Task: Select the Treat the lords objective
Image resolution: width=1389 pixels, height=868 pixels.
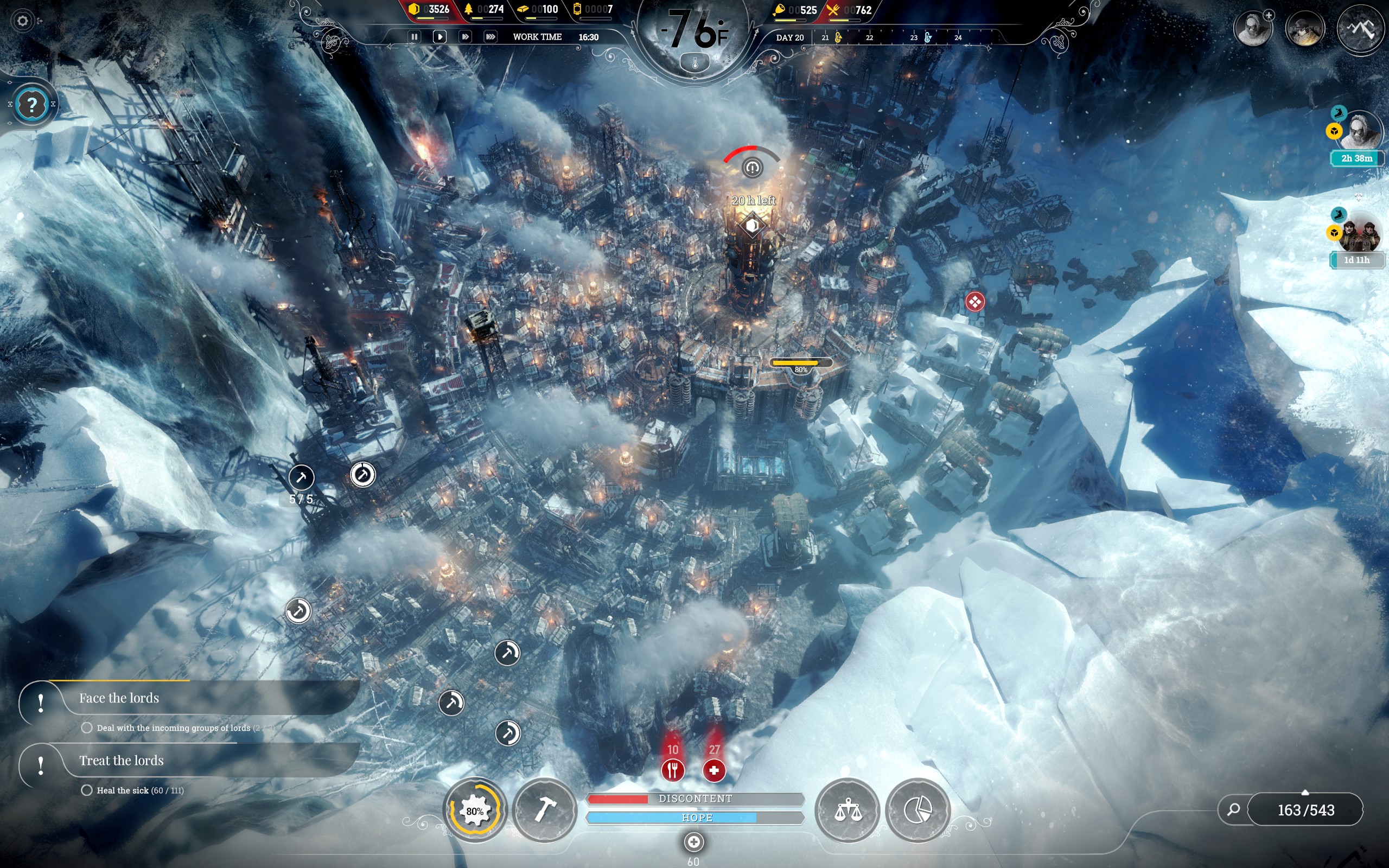Action: pyautogui.click(x=121, y=761)
